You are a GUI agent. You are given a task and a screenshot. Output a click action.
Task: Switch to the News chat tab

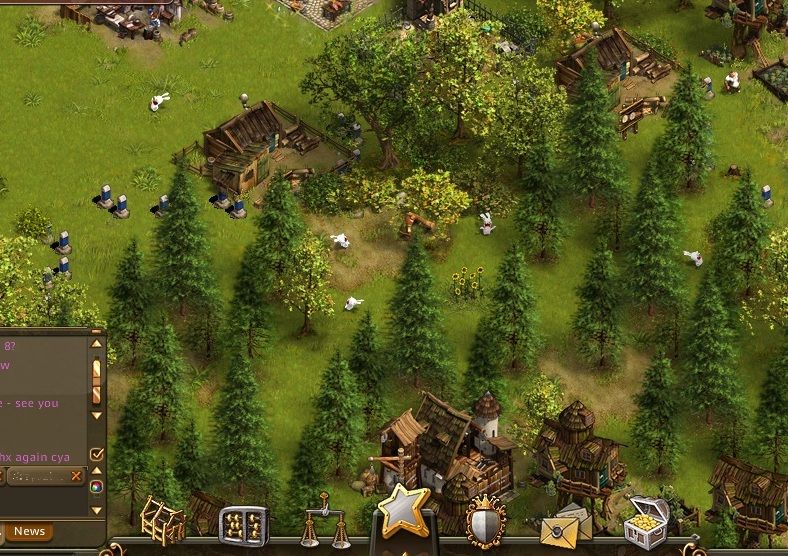29,531
